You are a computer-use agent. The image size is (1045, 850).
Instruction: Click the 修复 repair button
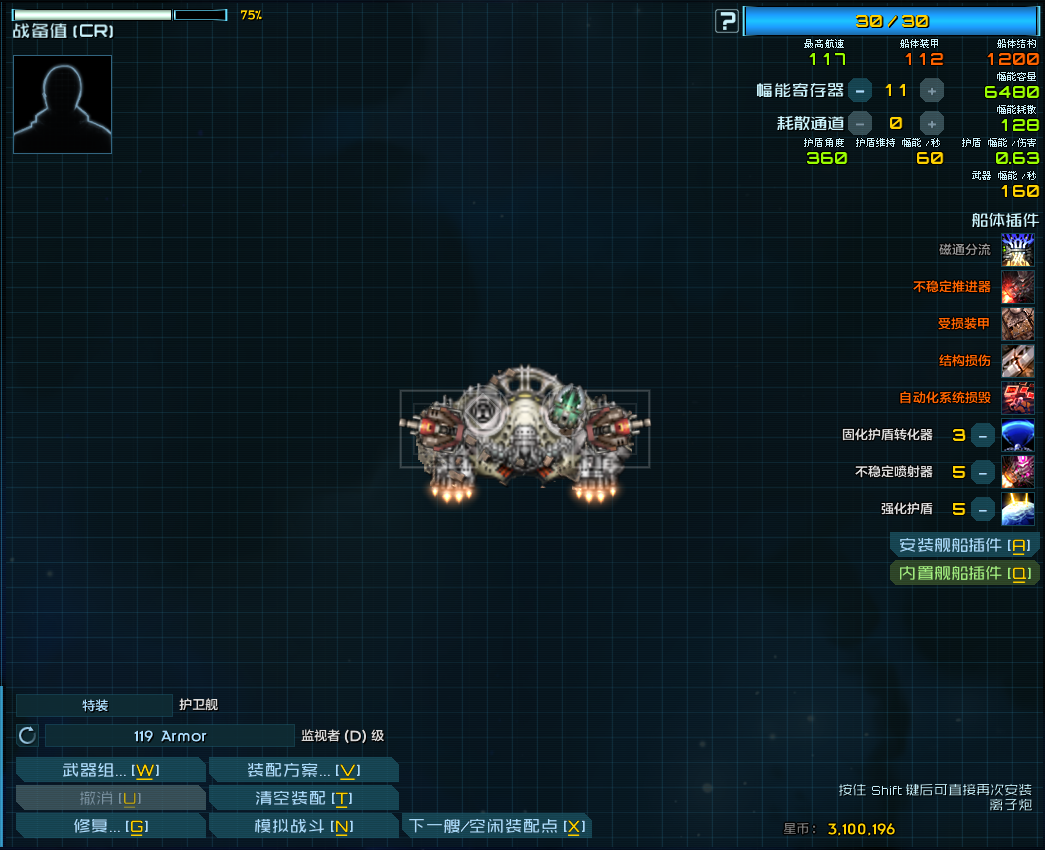coord(110,826)
